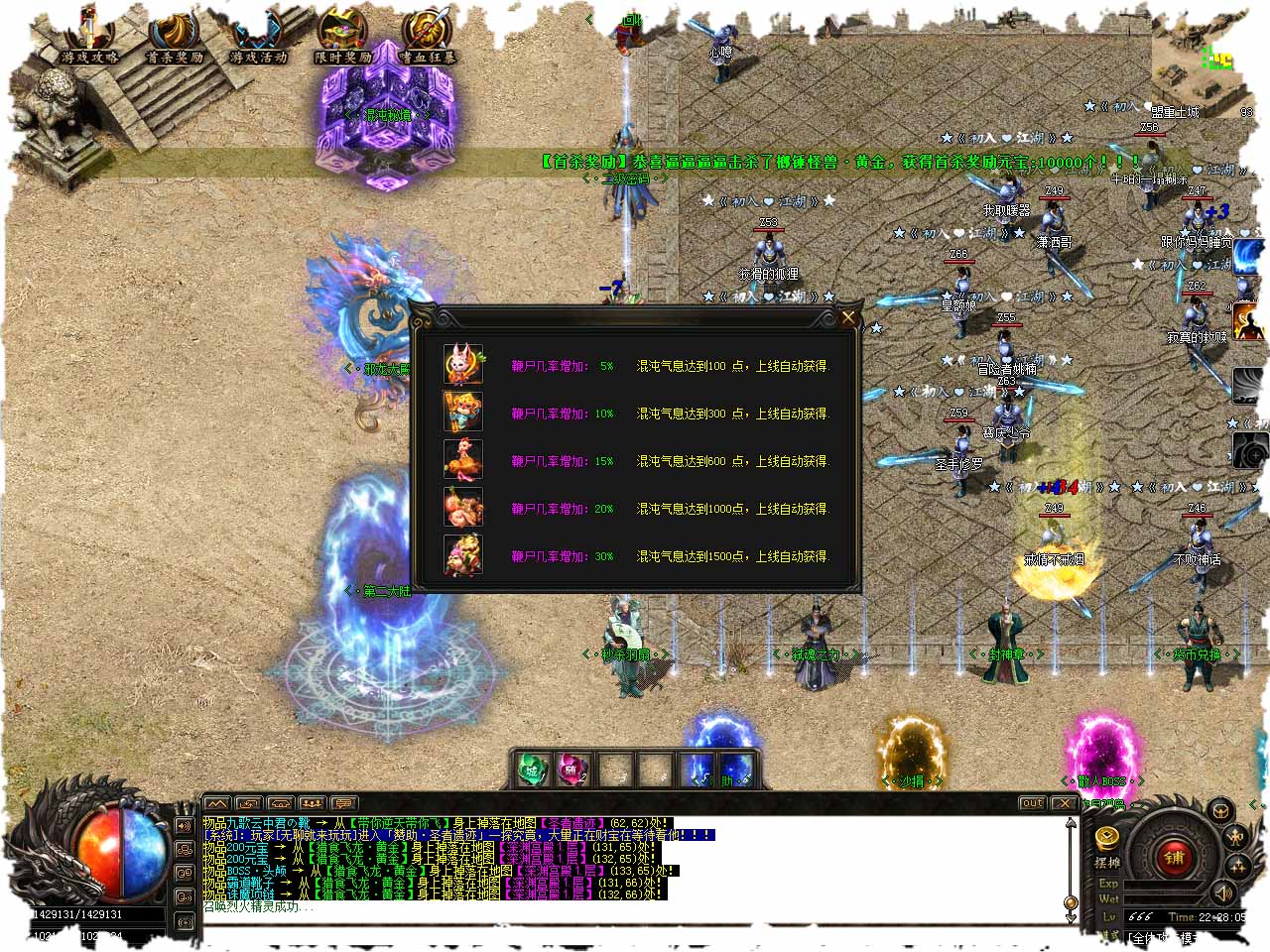Image resolution: width=1270 pixels, height=952 pixels.
Task: Click the 'out' button on chat bar
Action: click(x=1033, y=803)
